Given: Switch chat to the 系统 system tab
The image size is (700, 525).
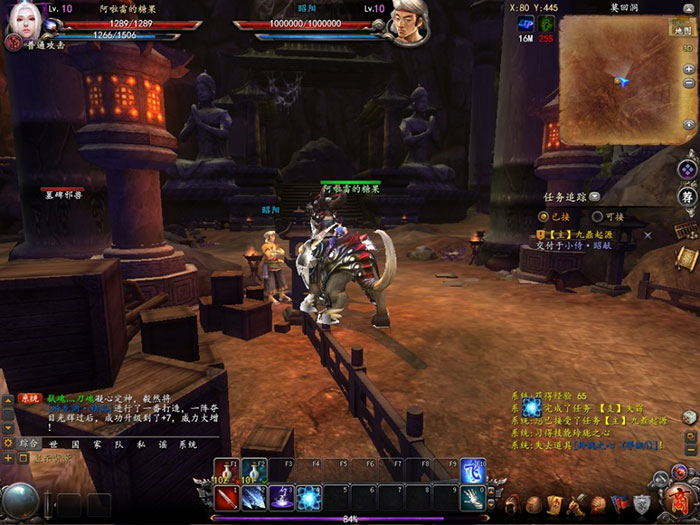Looking at the screenshot, I should pyautogui.click(x=187, y=442).
